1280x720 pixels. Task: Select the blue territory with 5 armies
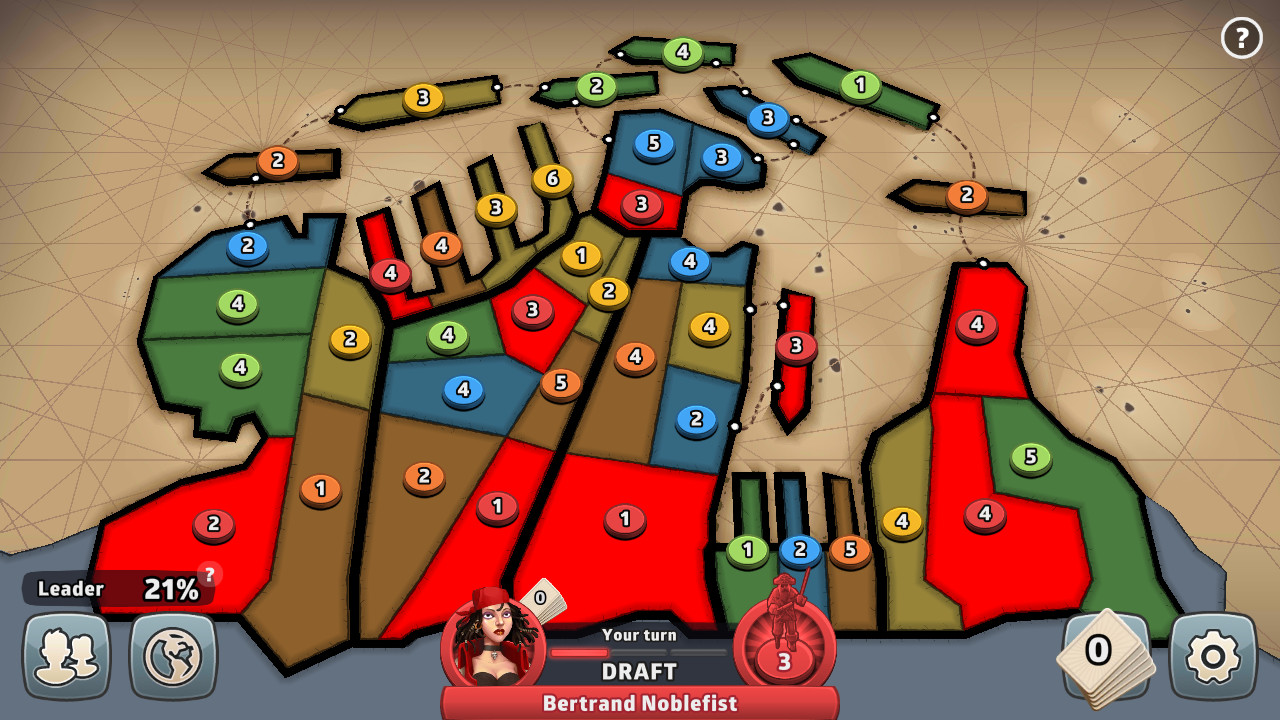click(651, 146)
